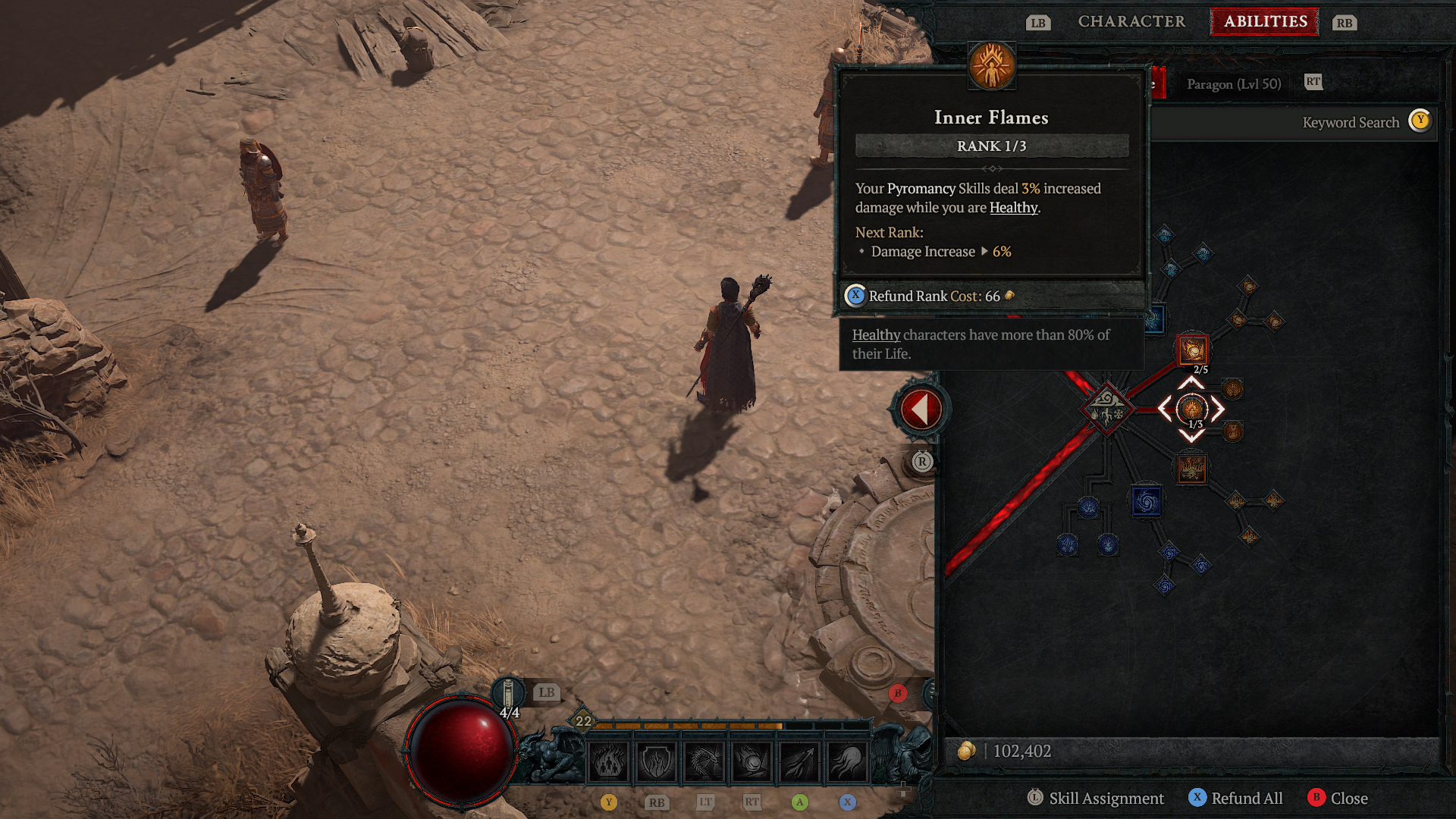Select the orange flame wall square skill node
The height and width of the screenshot is (819, 1456).
pyautogui.click(x=1191, y=468)
